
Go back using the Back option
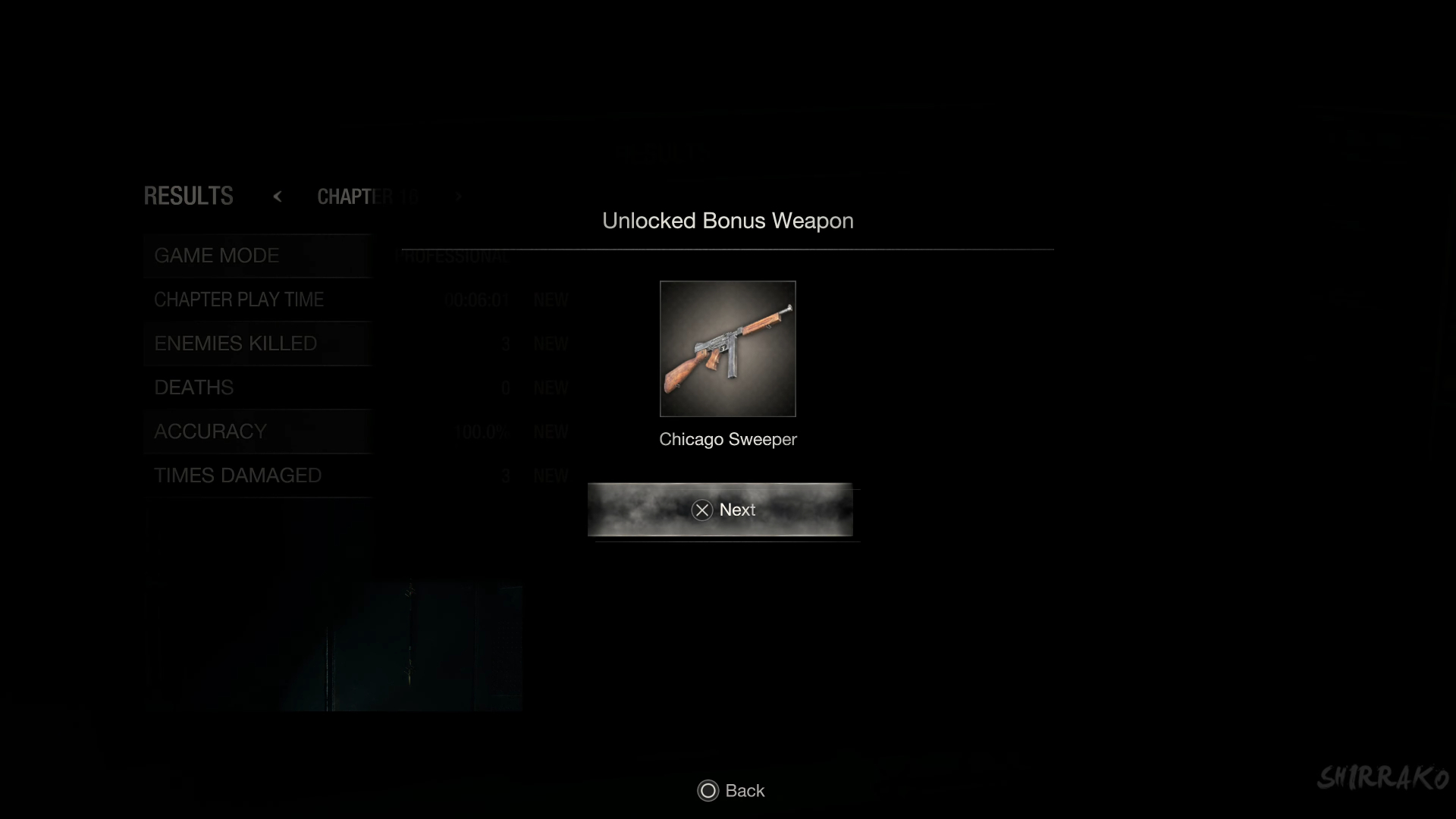coord(731,791)
